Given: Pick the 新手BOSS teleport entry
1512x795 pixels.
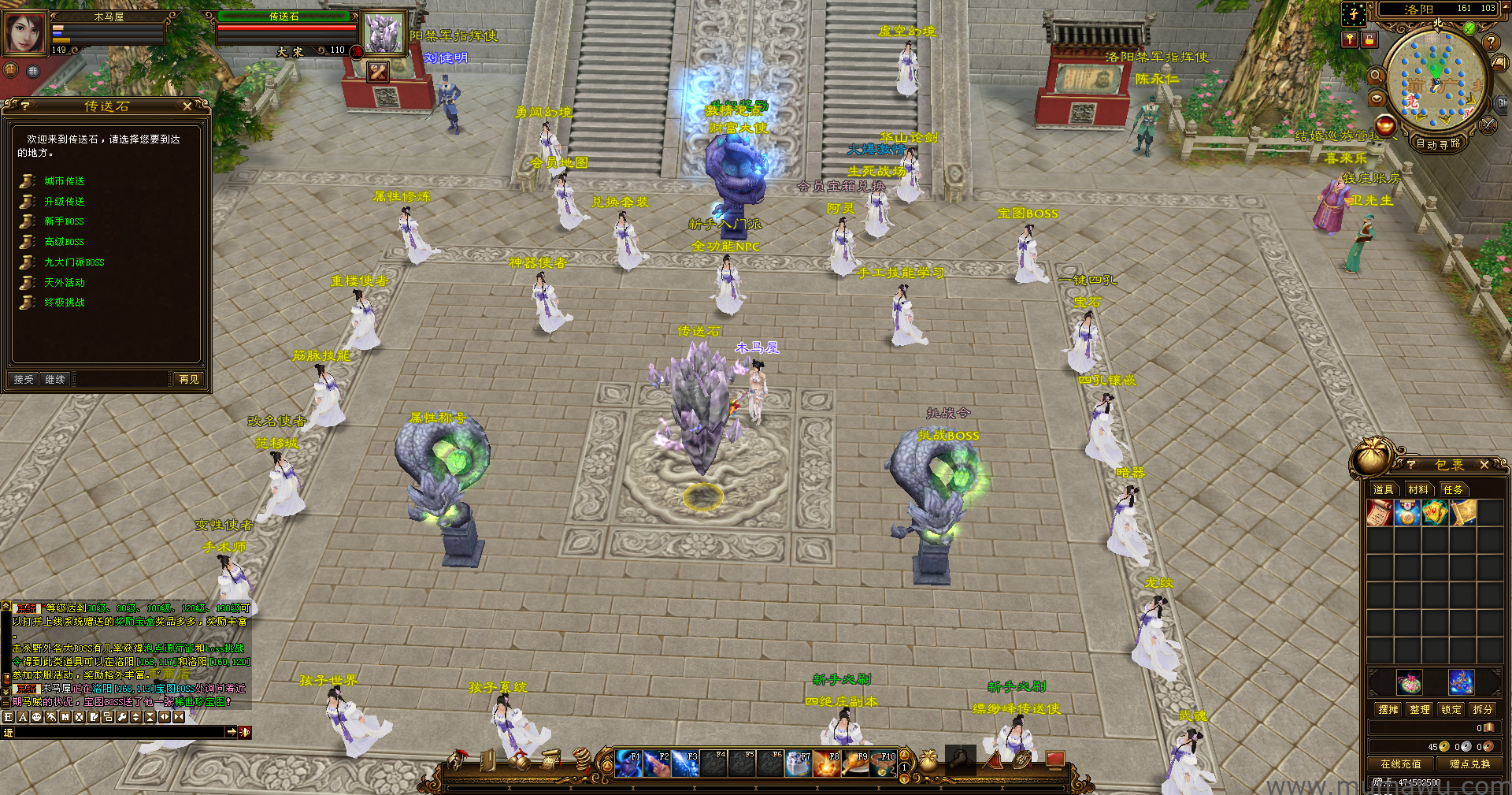Looking at the screenshot, I should 64,221.
